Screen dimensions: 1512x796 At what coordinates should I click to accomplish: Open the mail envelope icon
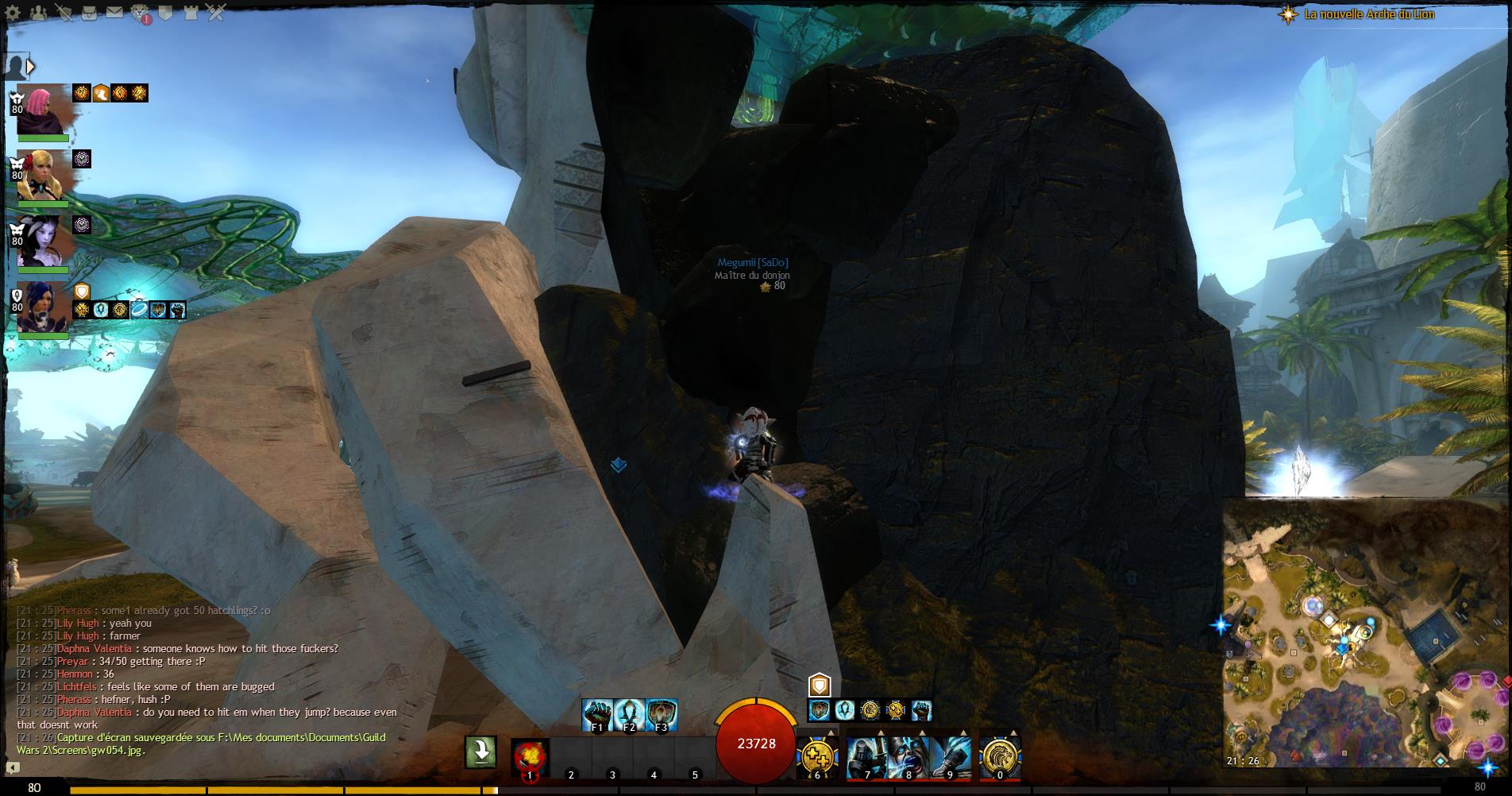point(114,12)
